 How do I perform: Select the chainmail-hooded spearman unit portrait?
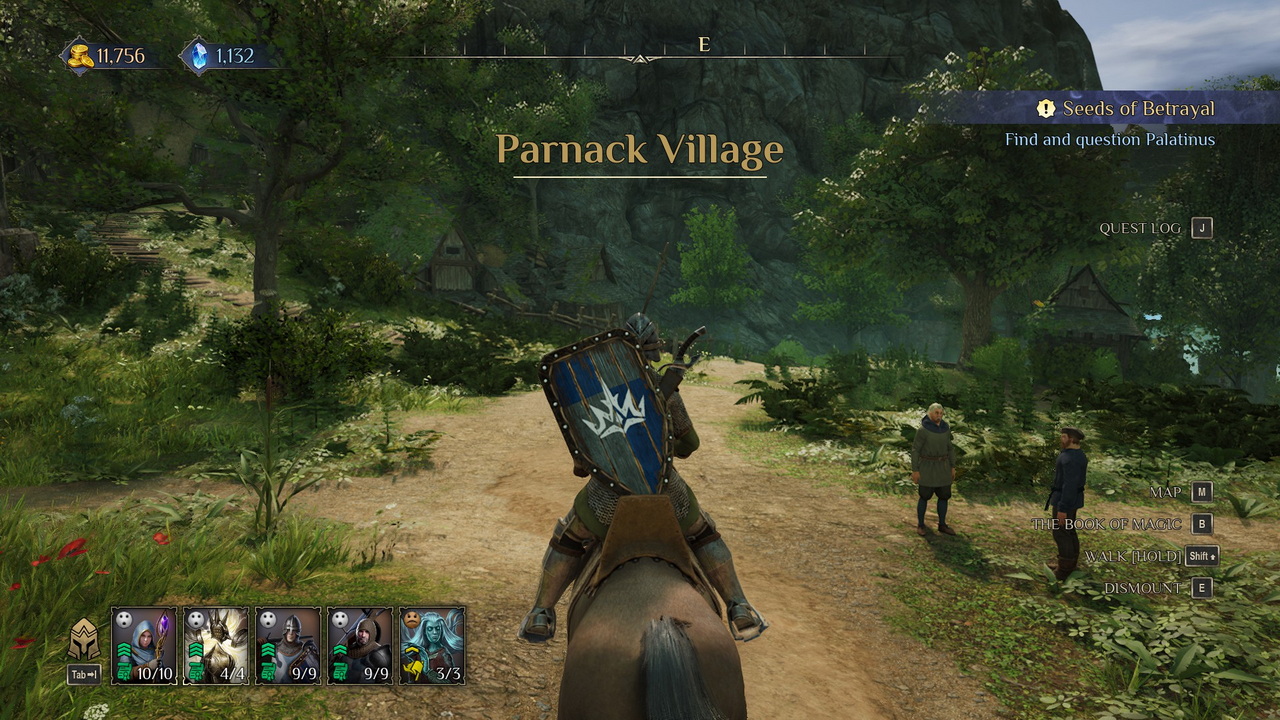click(x=360, y=645)
